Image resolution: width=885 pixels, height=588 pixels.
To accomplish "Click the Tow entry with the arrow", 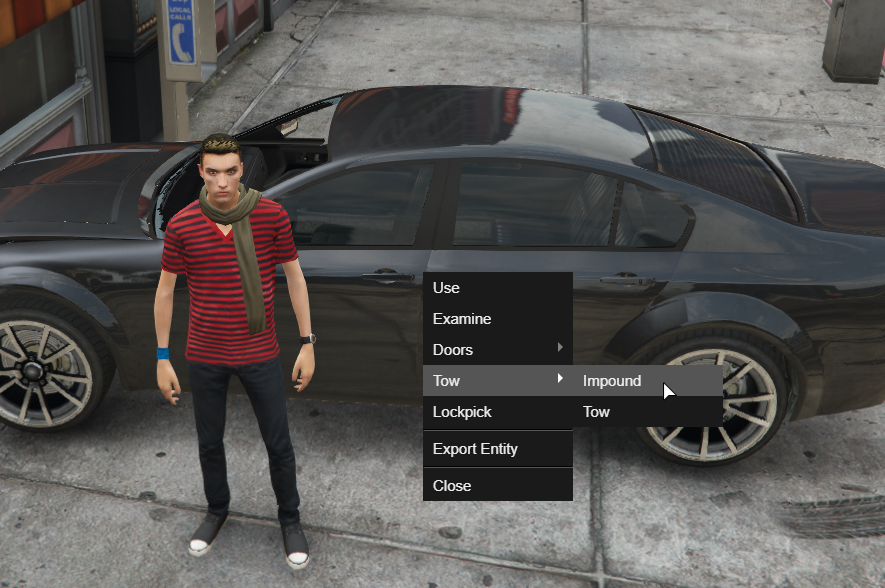I will point(497,381).
